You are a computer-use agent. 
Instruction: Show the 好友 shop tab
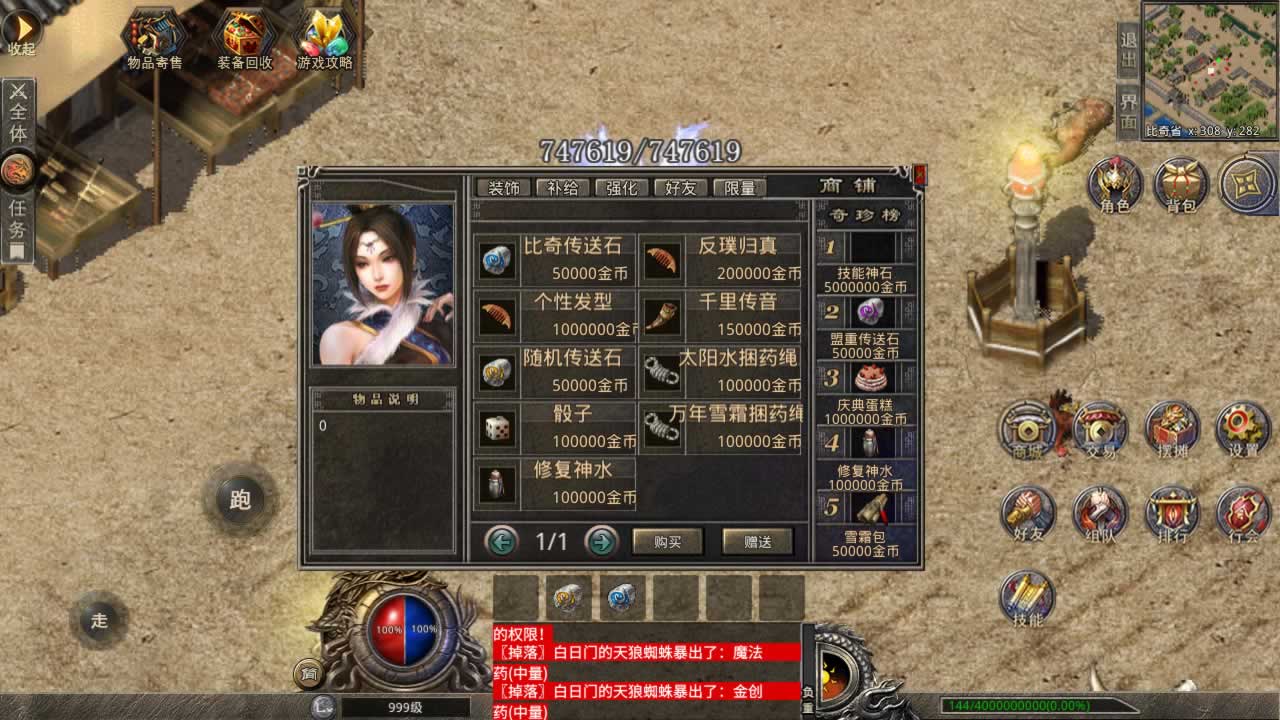tap(680, 187)
